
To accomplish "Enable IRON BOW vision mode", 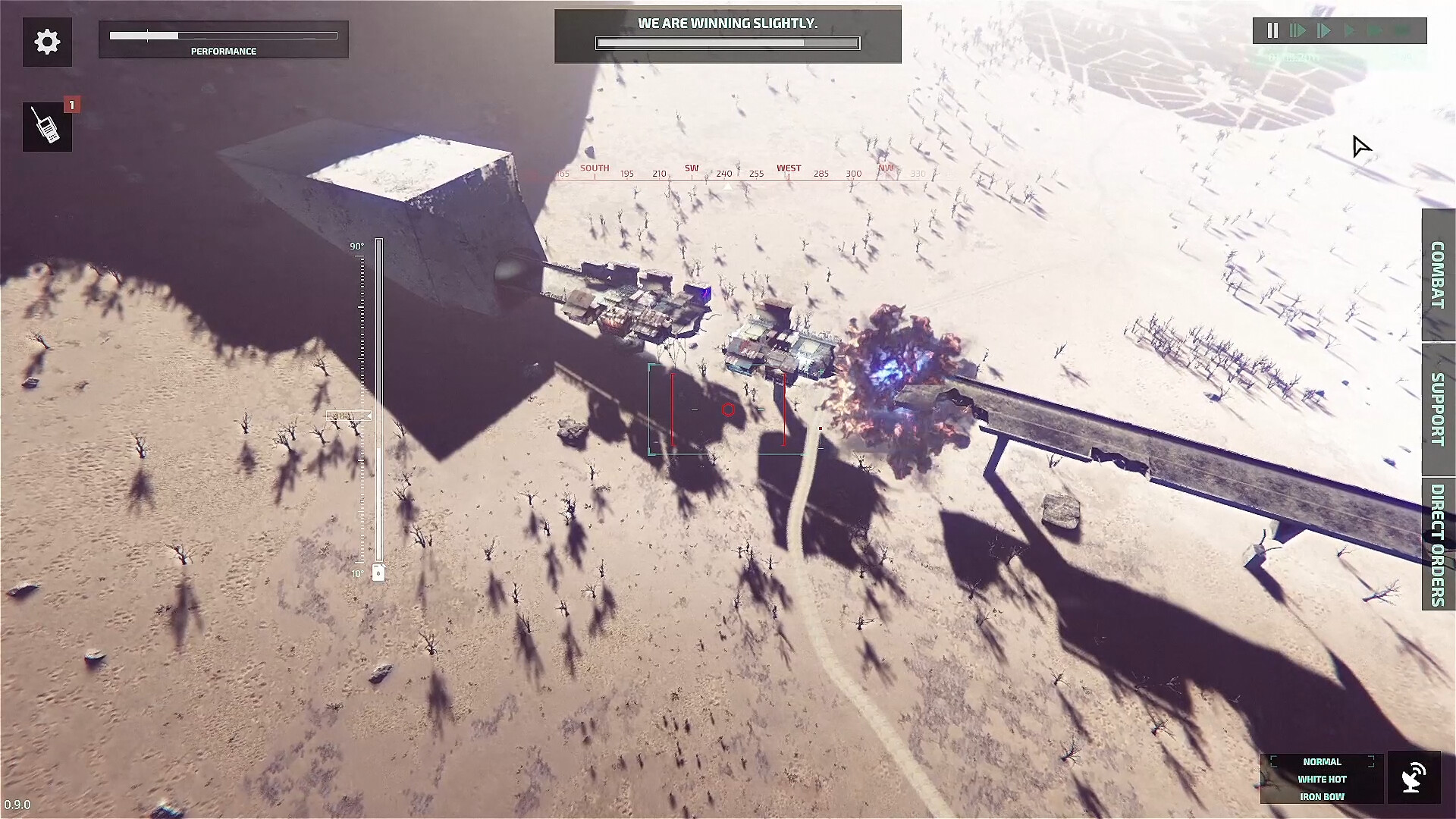I will [1322, 796].
